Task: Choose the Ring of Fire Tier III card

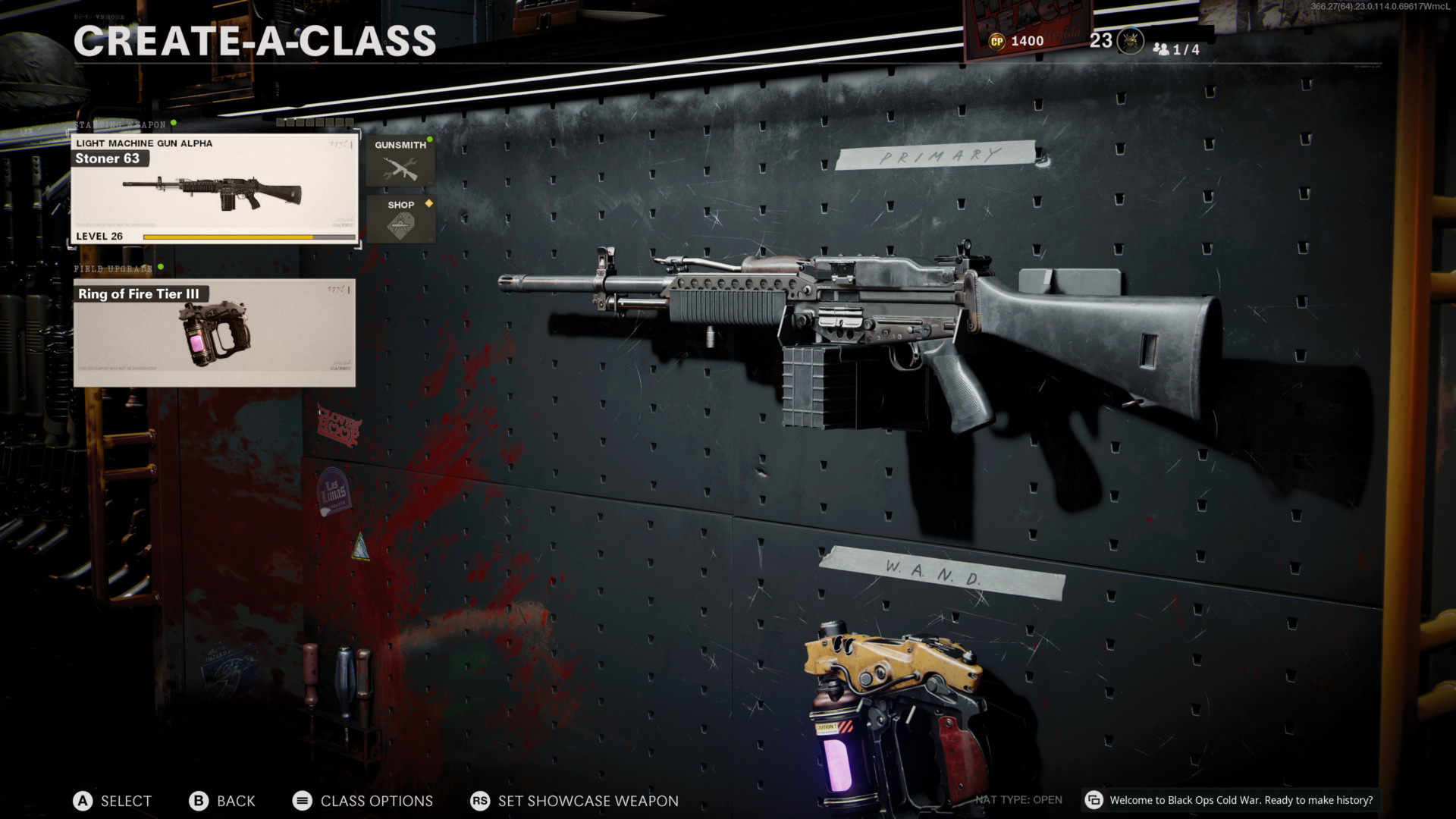Action: coord(214,333)
